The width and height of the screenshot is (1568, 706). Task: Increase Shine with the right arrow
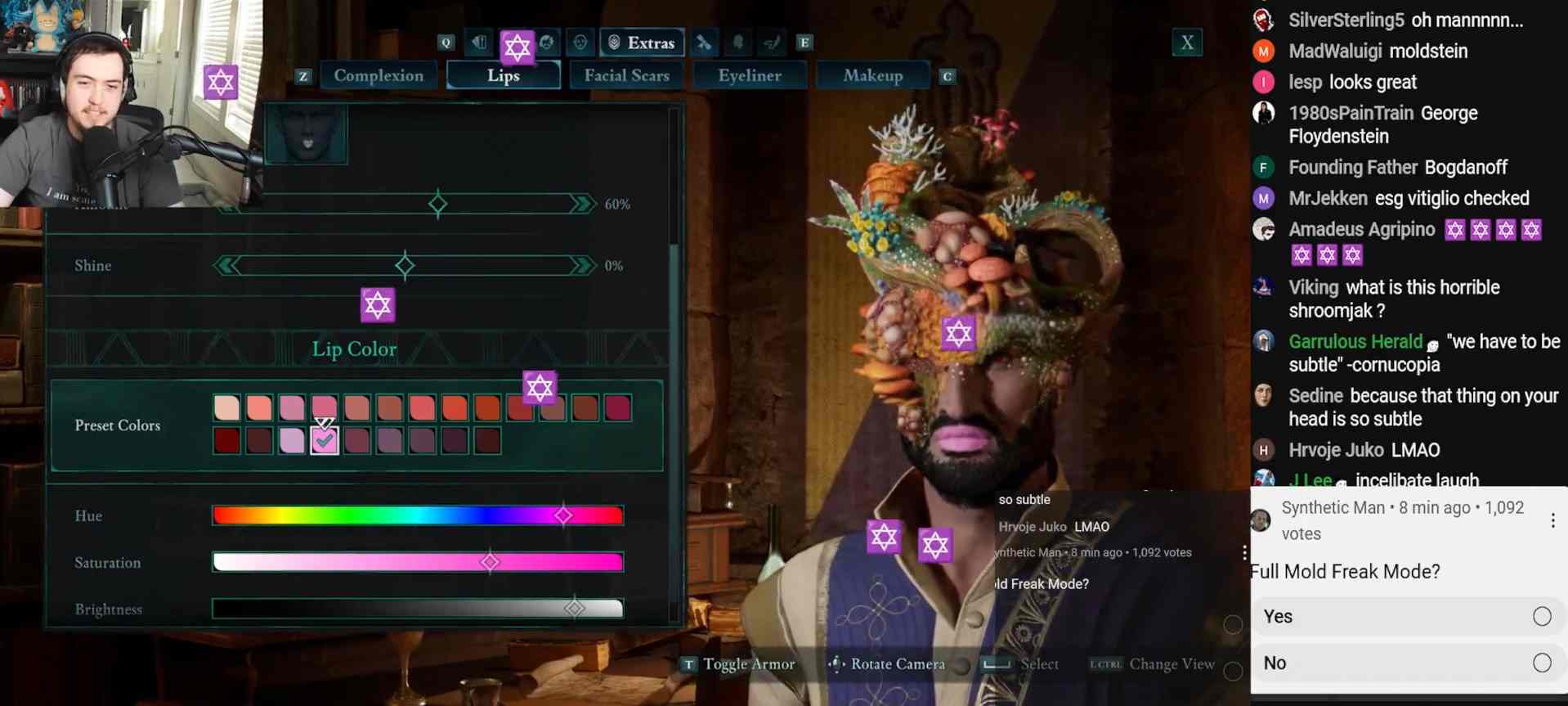tap(583, 265)
